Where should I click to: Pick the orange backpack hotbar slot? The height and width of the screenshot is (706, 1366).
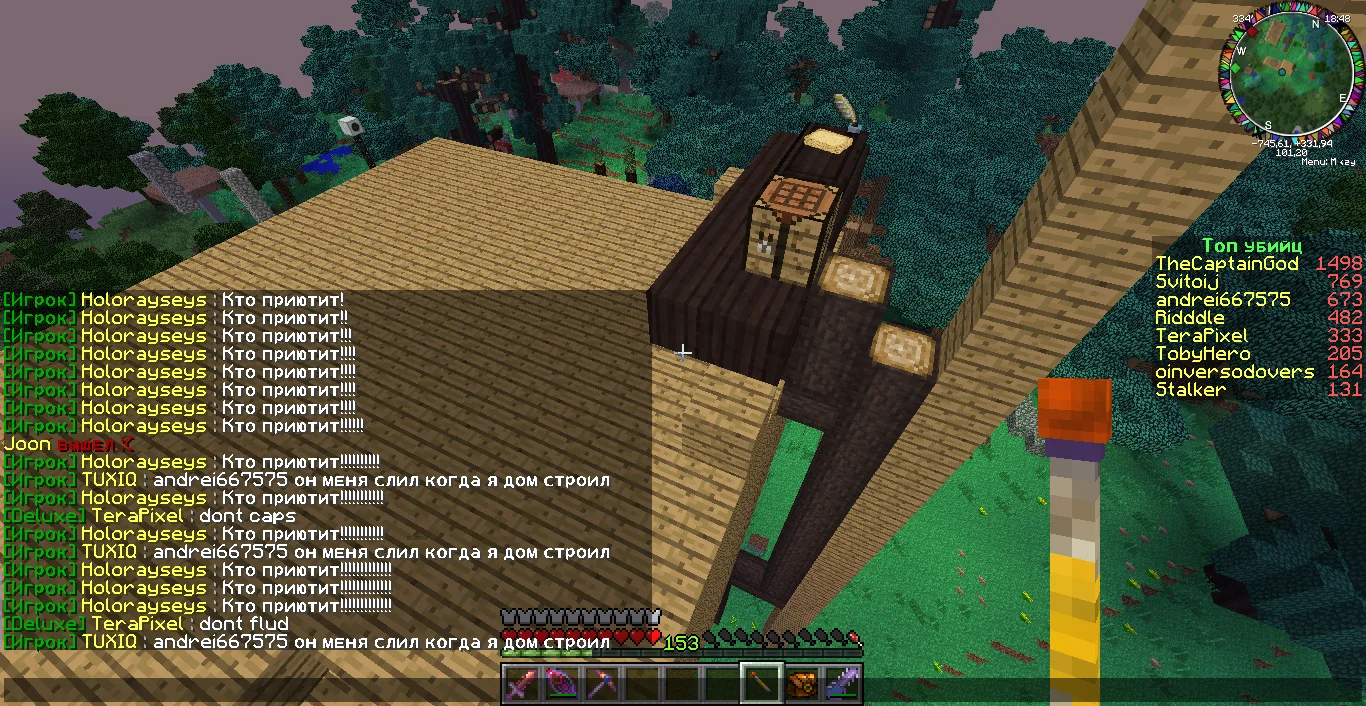click(x=800, y=685)
